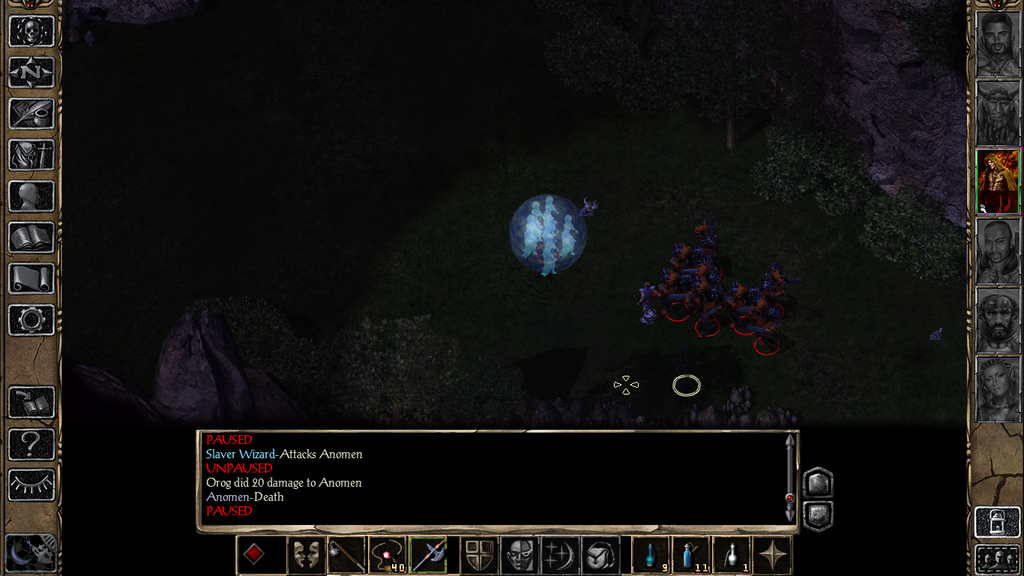Select the highlighted red-haired character portrait
The image size is (1024, 576).
coord(997,181)
